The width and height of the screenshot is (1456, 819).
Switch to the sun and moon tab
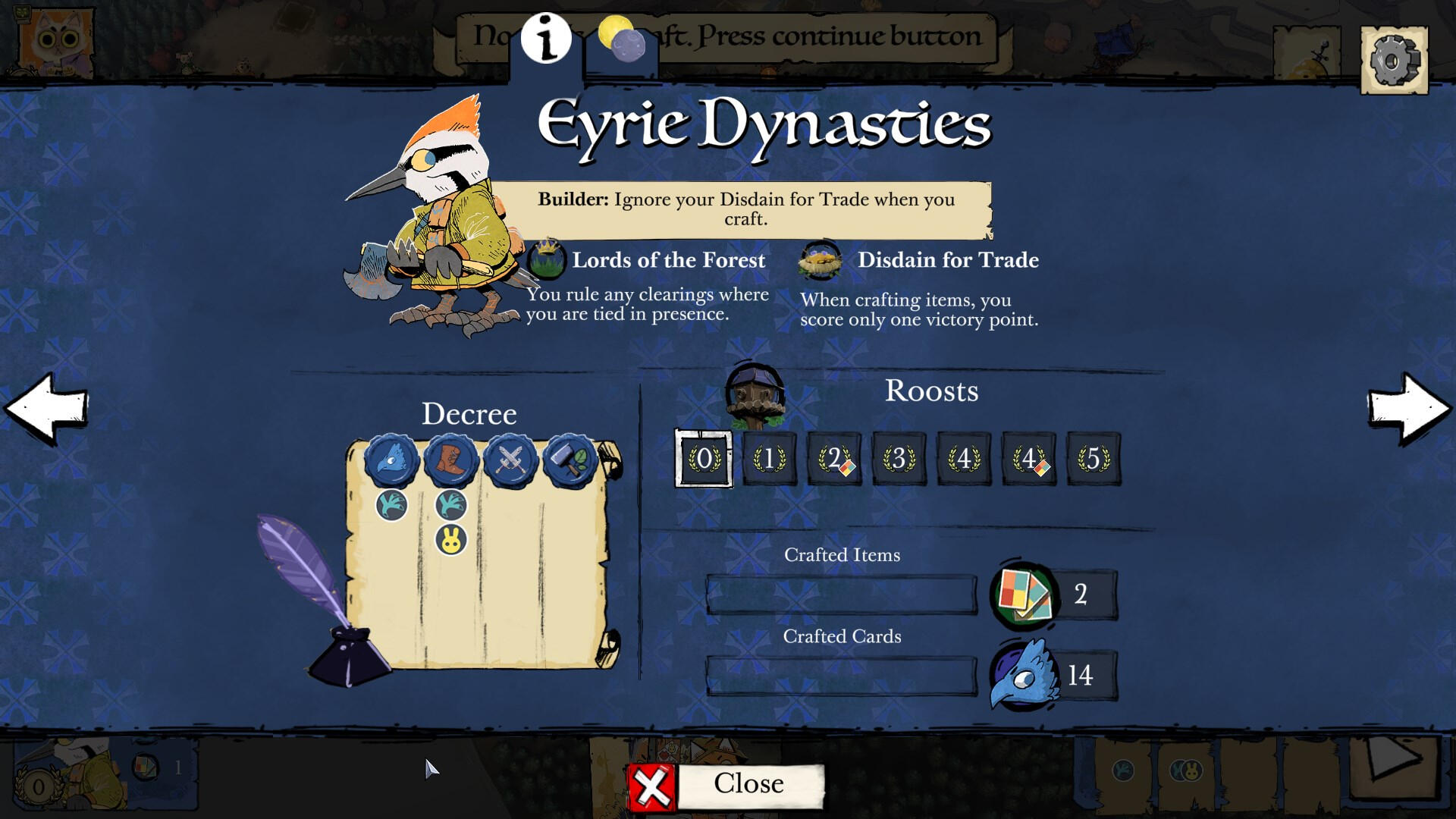pos(622,38)
